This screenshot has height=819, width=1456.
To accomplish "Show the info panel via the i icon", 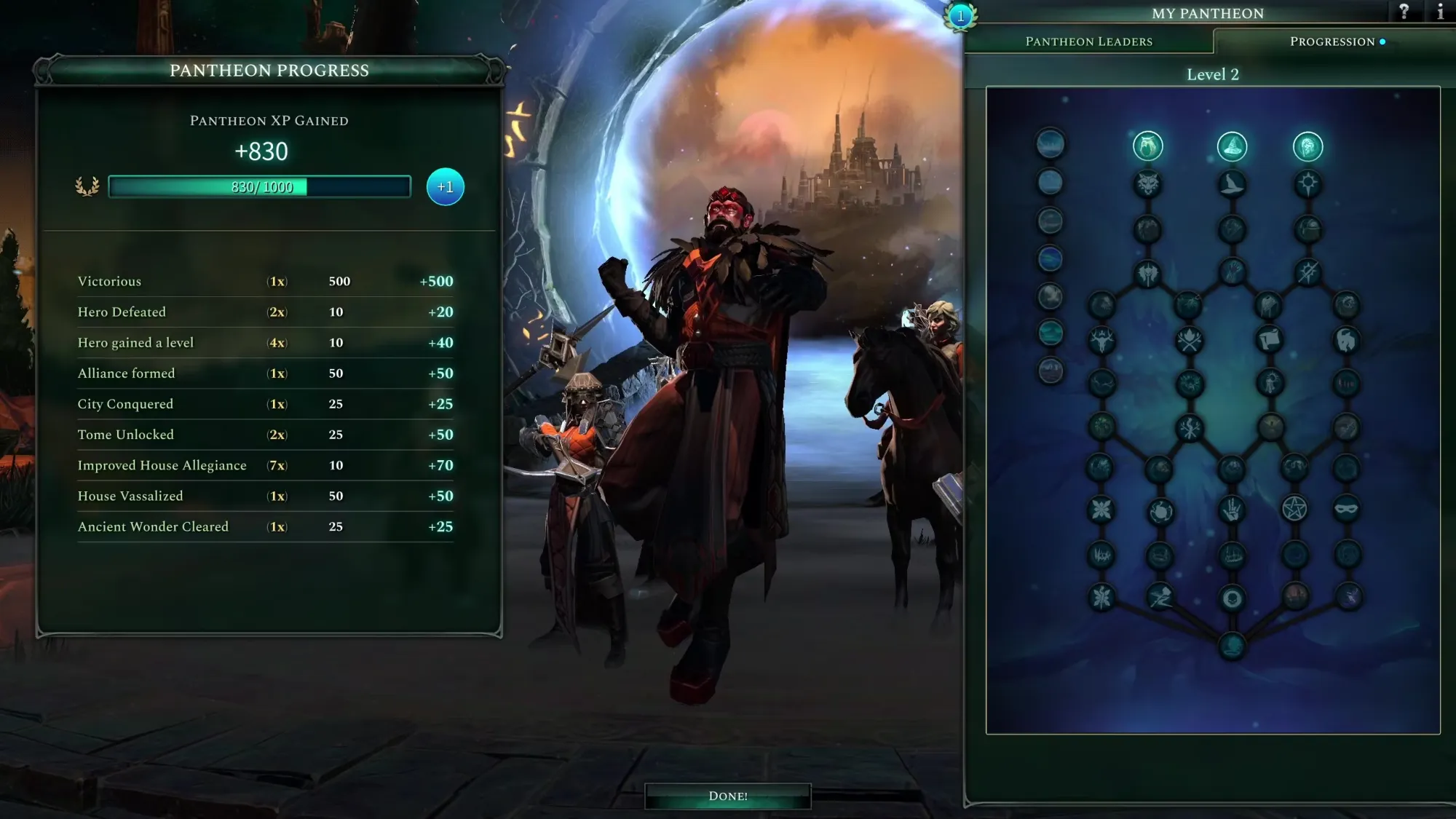I will (1440, 12).
